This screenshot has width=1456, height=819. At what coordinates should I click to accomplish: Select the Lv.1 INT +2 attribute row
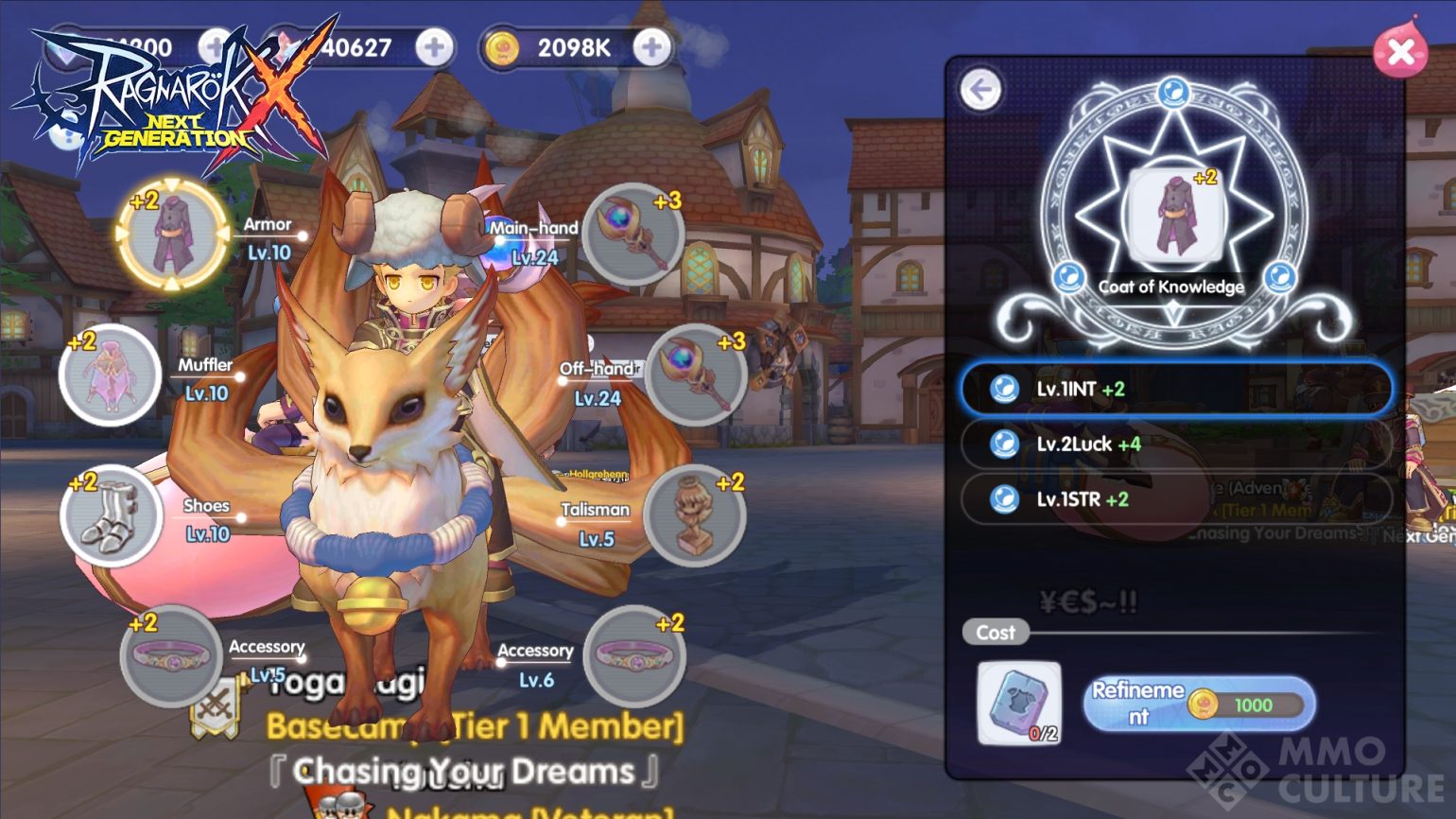pyautogui.click(x=1175, y=388)
